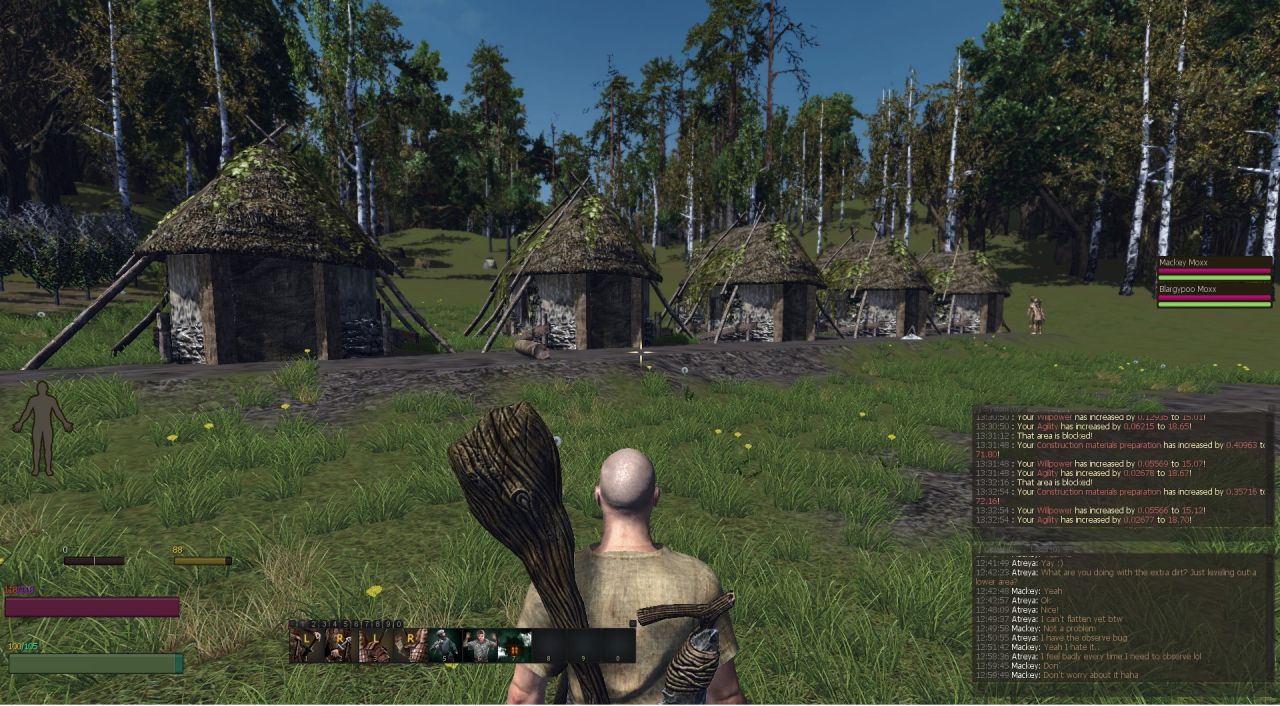1280x706 pixels.
Task: Click the system message log panel
Action: [x=1122, y=468]
